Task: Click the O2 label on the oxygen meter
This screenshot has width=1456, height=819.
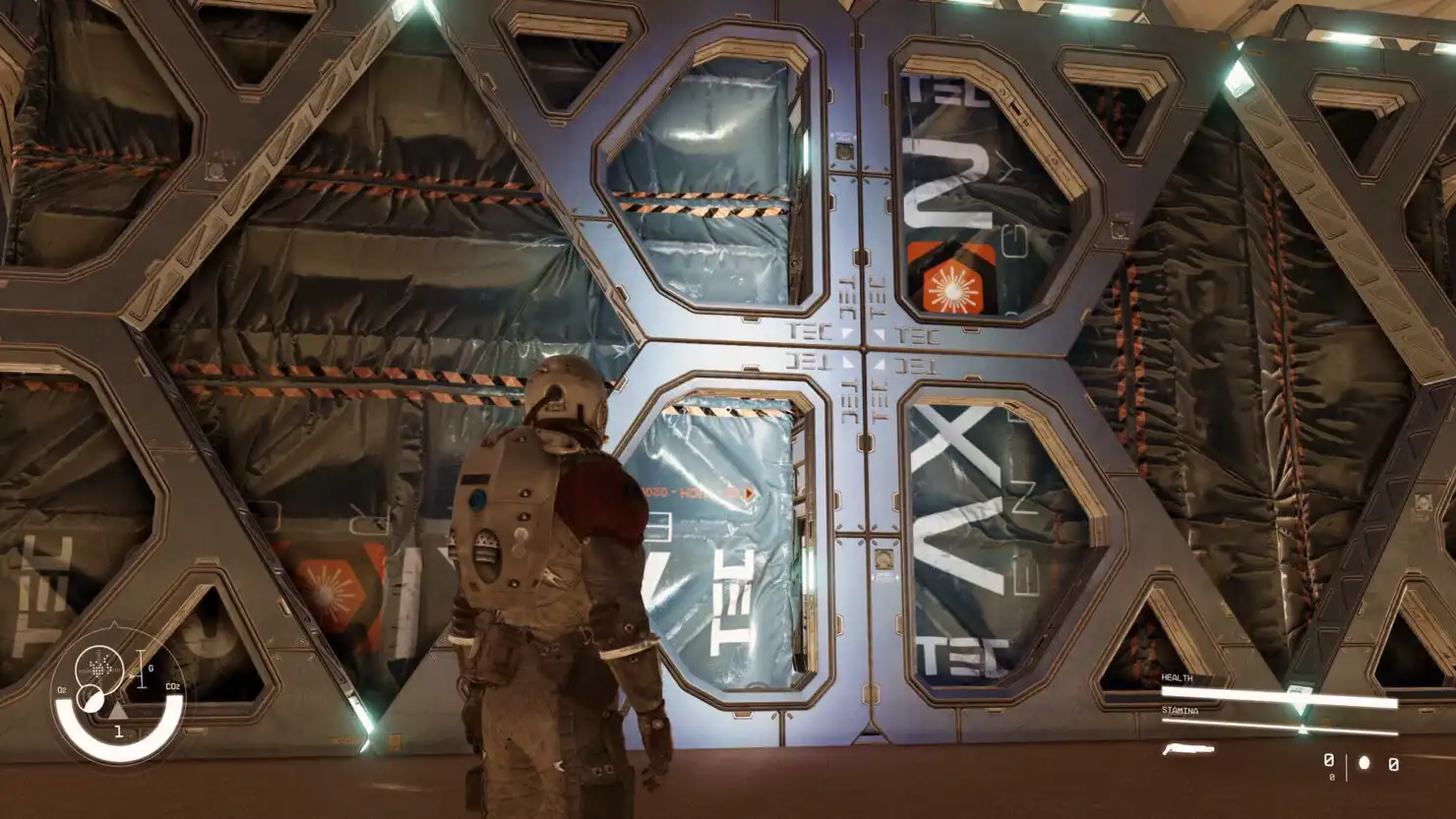Action: tap(61, 689)
